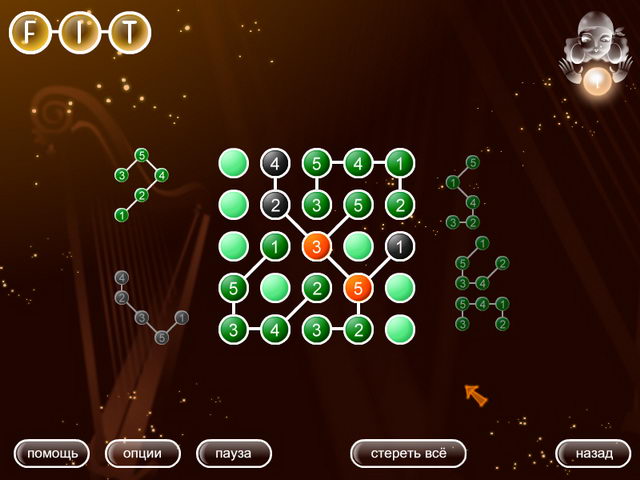Pick the dark tile numbered 1
640x480 pixels.
(400, 246)
